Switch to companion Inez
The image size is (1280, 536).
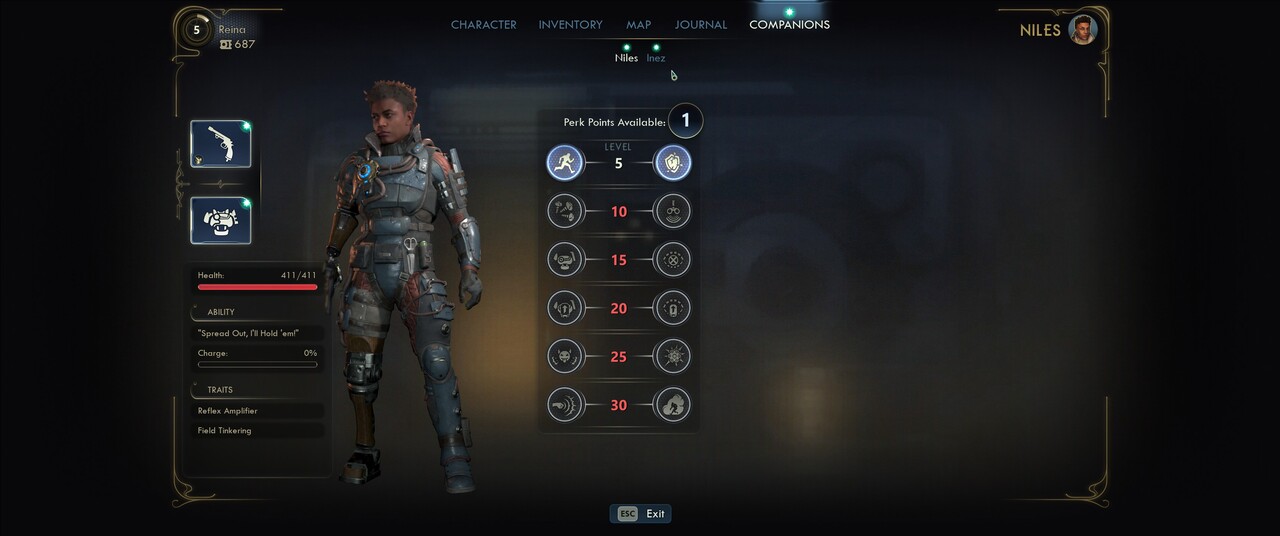(656, 57)
